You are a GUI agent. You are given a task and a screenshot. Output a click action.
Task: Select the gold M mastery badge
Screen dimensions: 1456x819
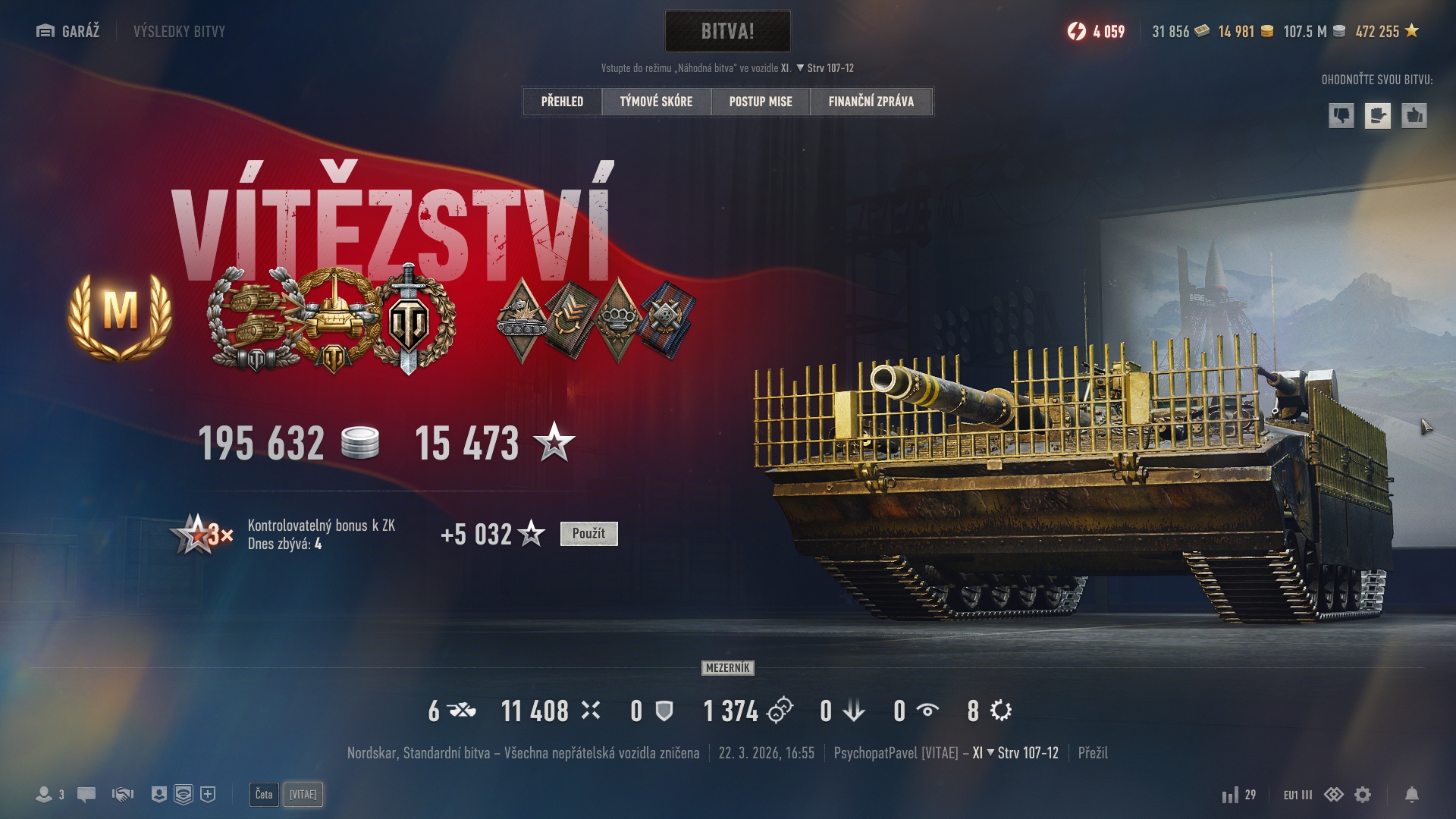click(120, 314)
